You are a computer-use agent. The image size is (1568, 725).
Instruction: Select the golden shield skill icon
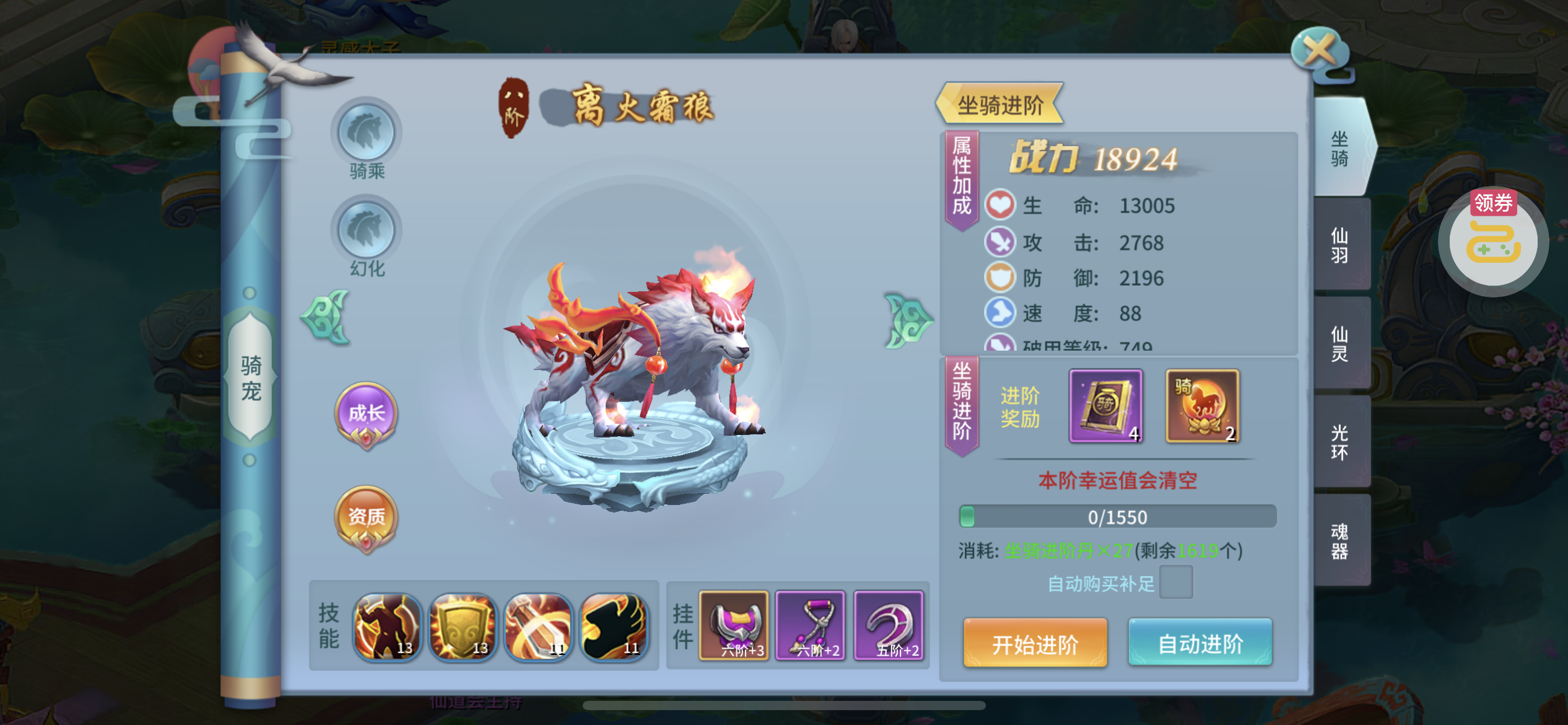[463, 627]
